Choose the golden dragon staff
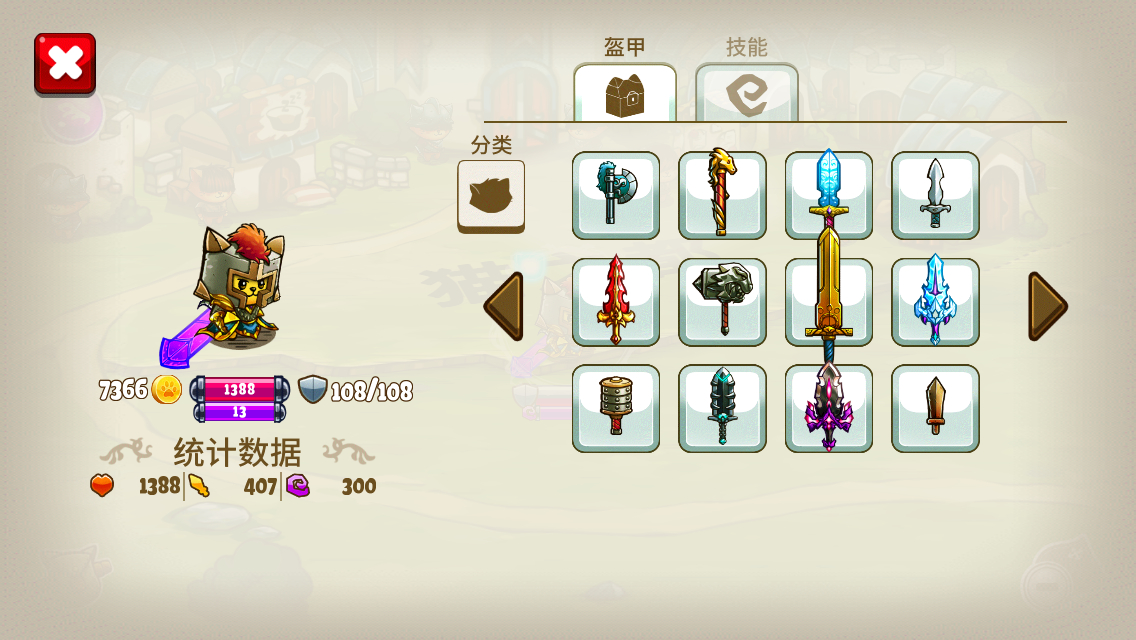 (x=722, y=196)
